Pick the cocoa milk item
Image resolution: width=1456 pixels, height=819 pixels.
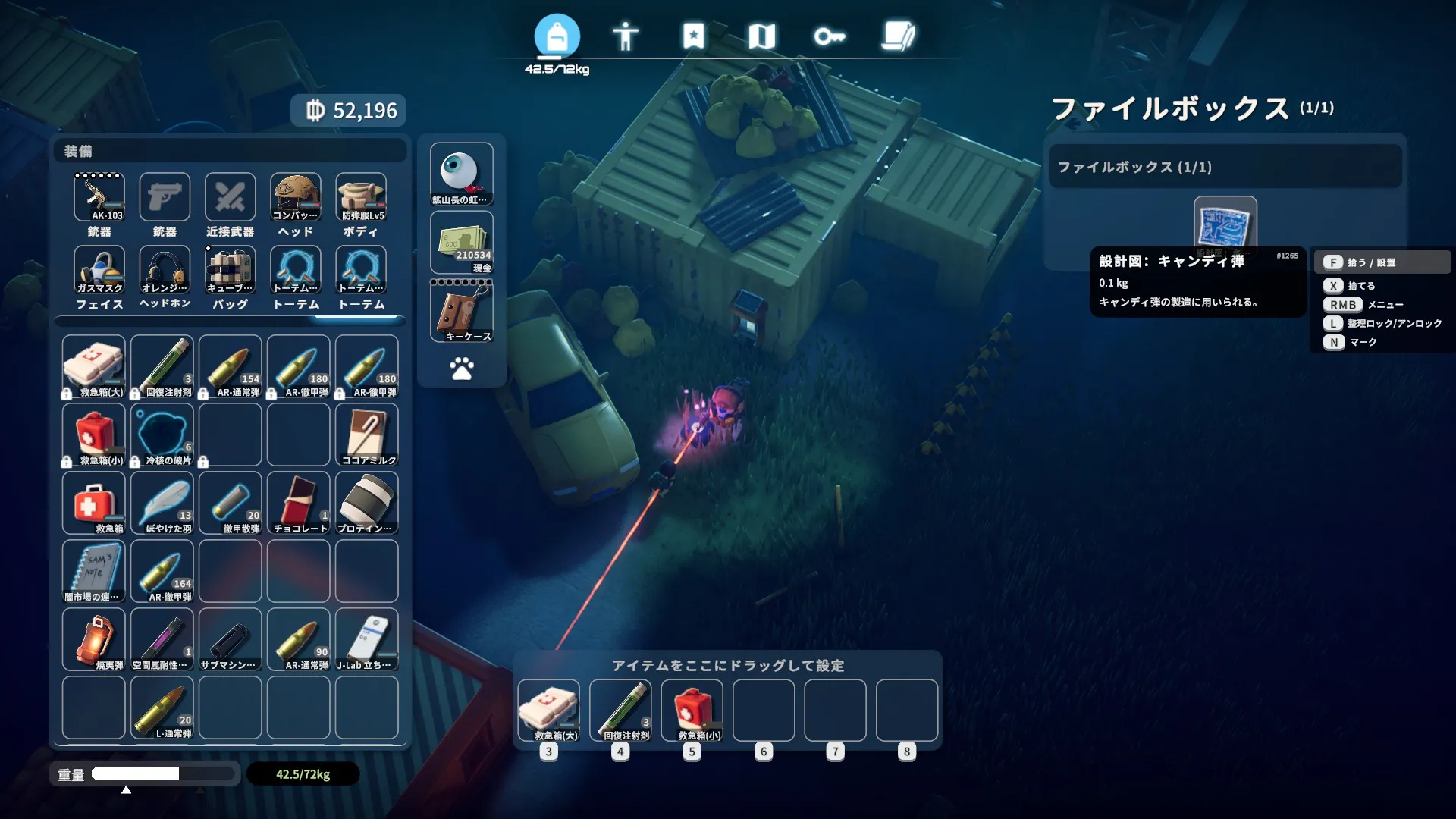click(x=367, y=435)
